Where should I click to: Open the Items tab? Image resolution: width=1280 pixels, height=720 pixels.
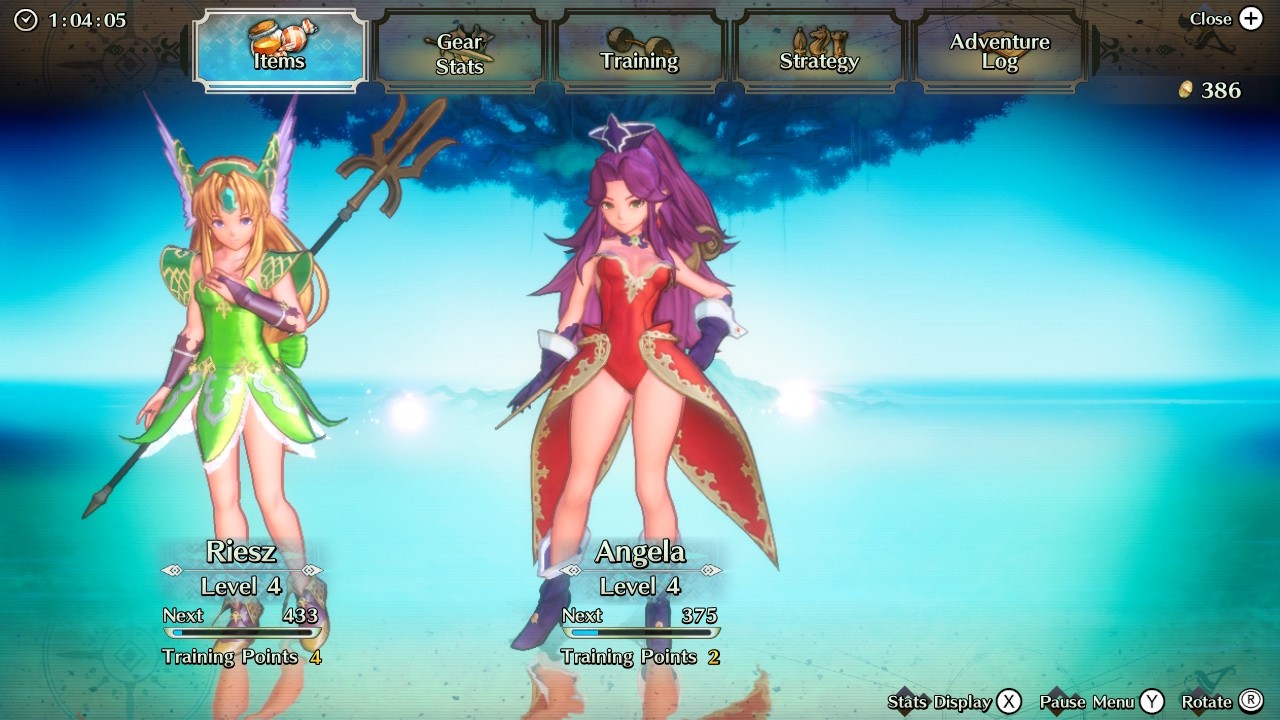pyautogui.click(x=280, y=51)
